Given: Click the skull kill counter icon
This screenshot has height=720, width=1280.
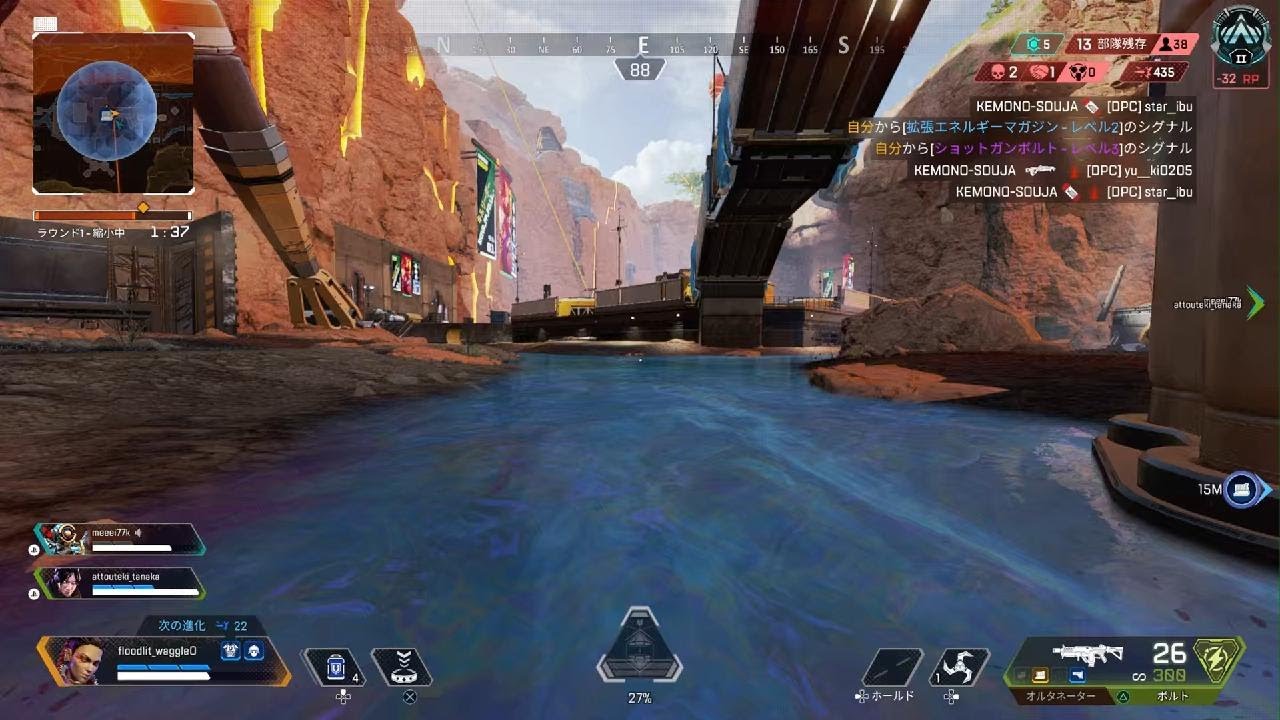Looking at the screenshot, I should click(x=997, y=71).
